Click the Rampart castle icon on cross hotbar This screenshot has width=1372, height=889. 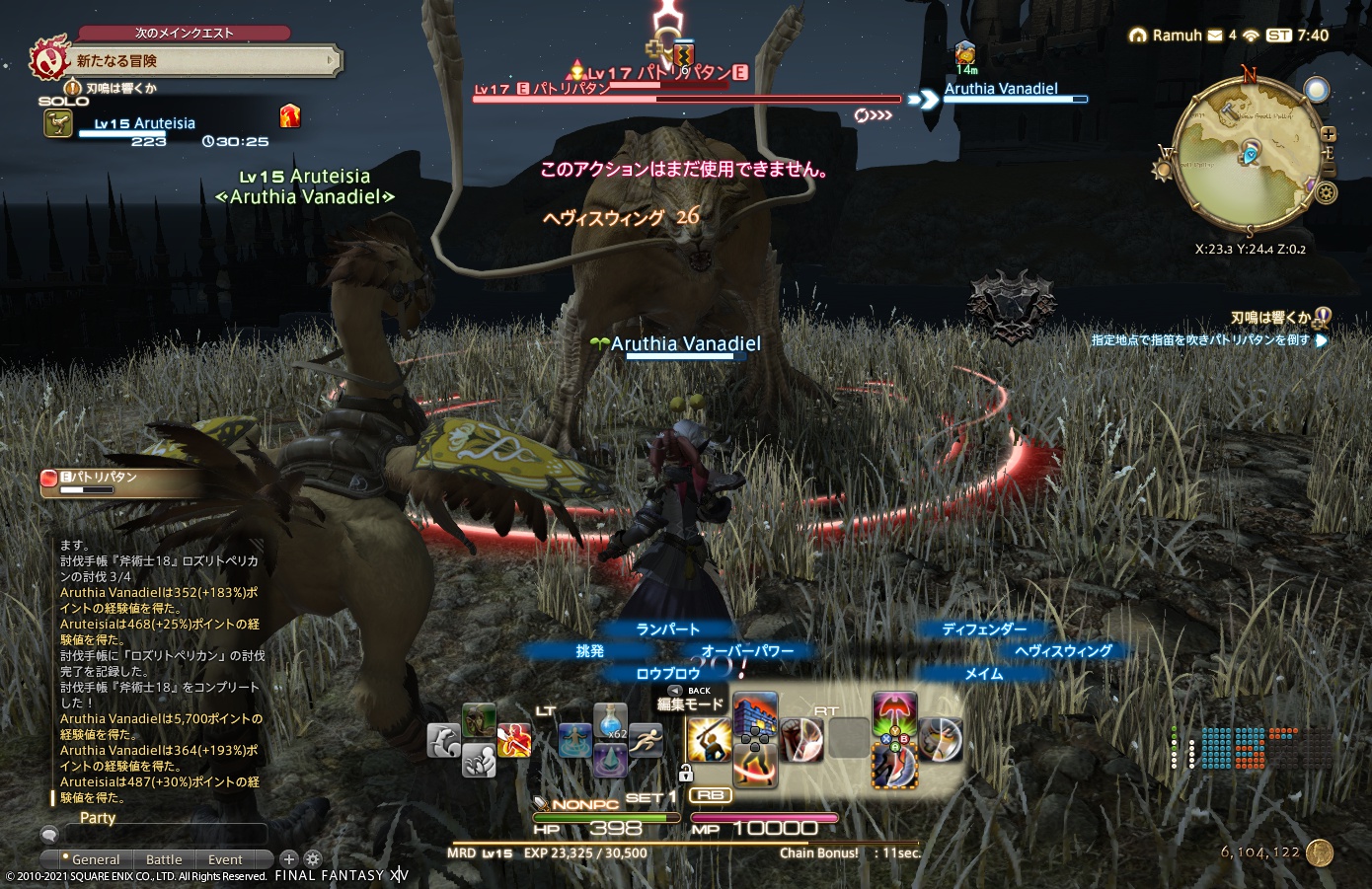click(x=755, y=712)
